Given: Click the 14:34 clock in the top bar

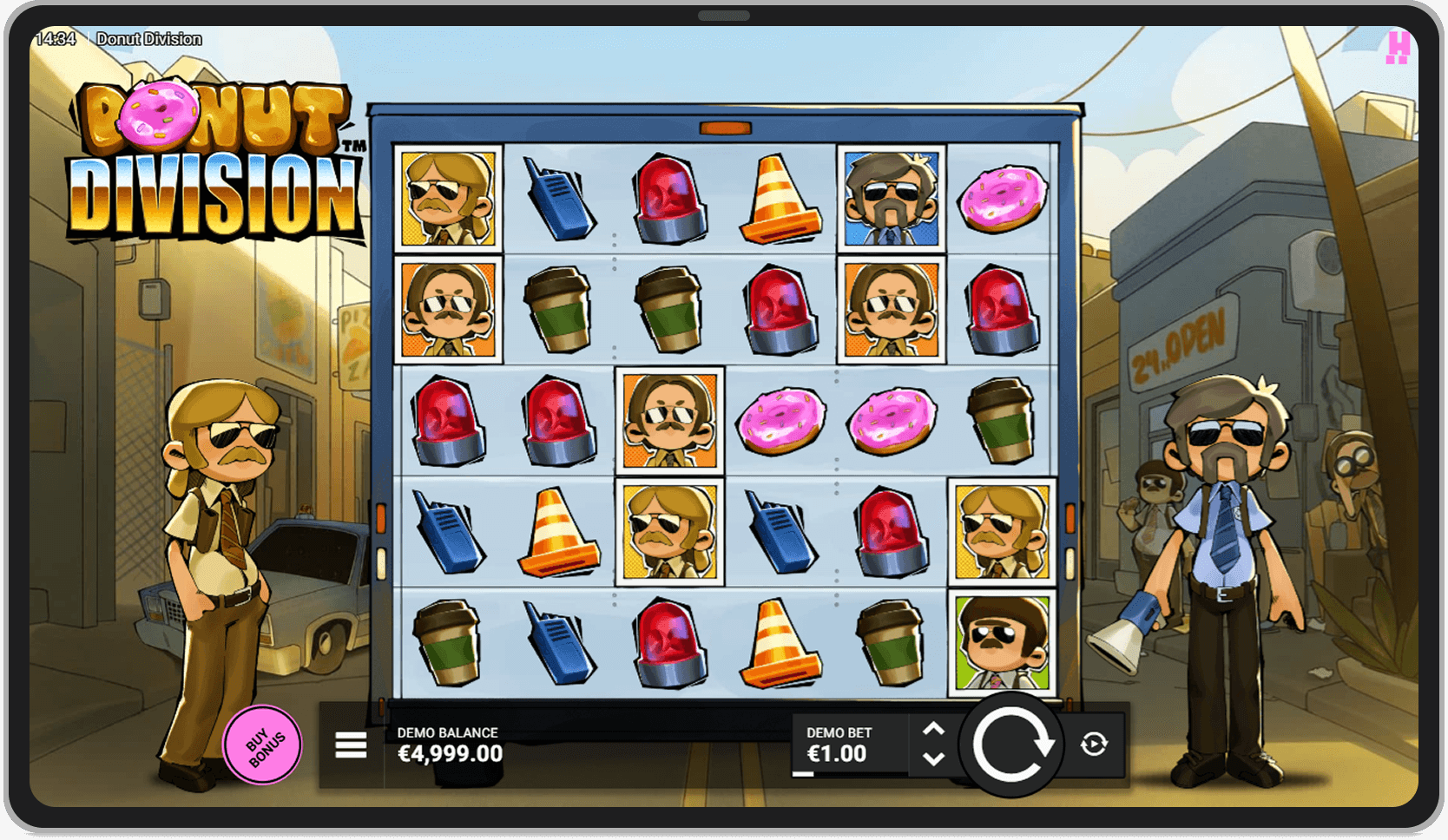Looking at the screenshot, I should (x=54, y=39).
